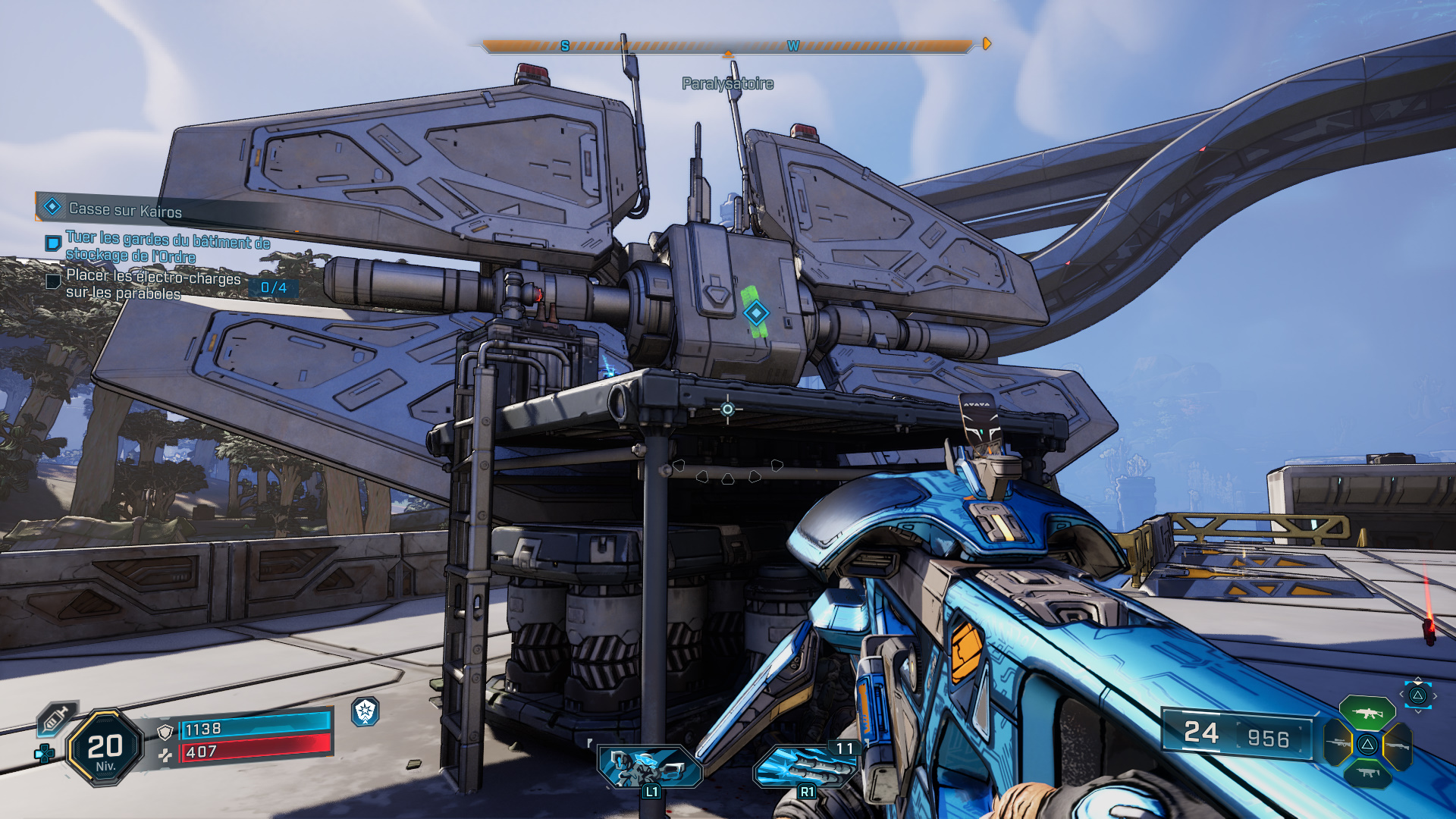
Task: Switch to the shotgun weapon slot
Action: point(1398,745)
